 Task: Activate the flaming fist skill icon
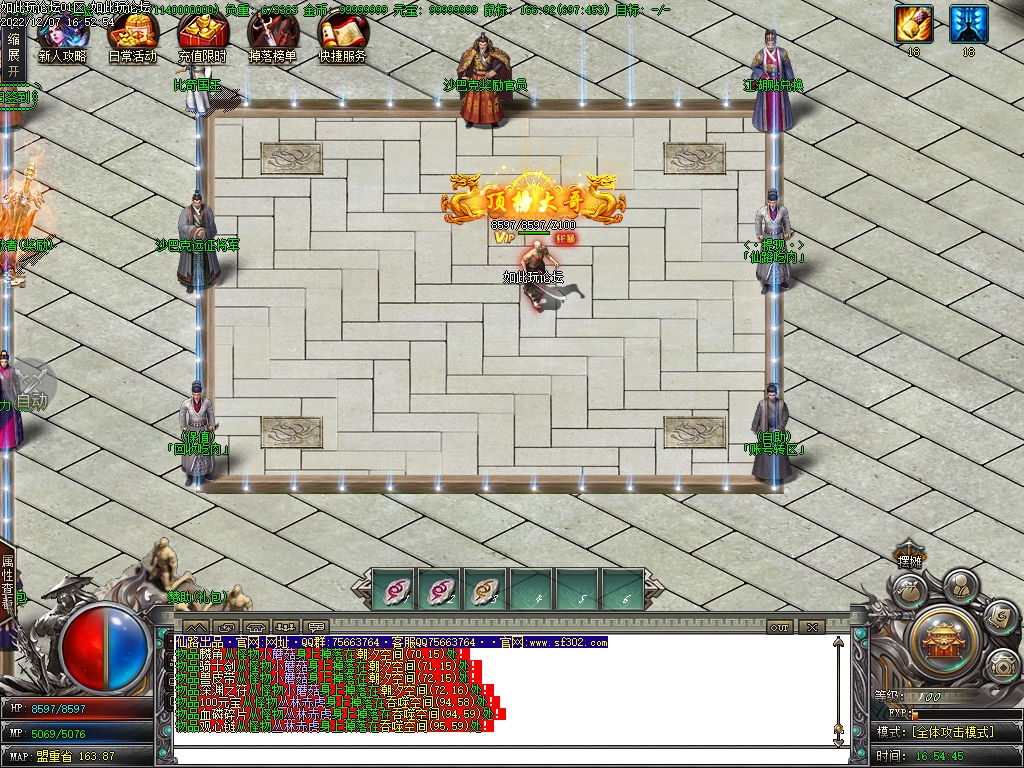point(913,24)
